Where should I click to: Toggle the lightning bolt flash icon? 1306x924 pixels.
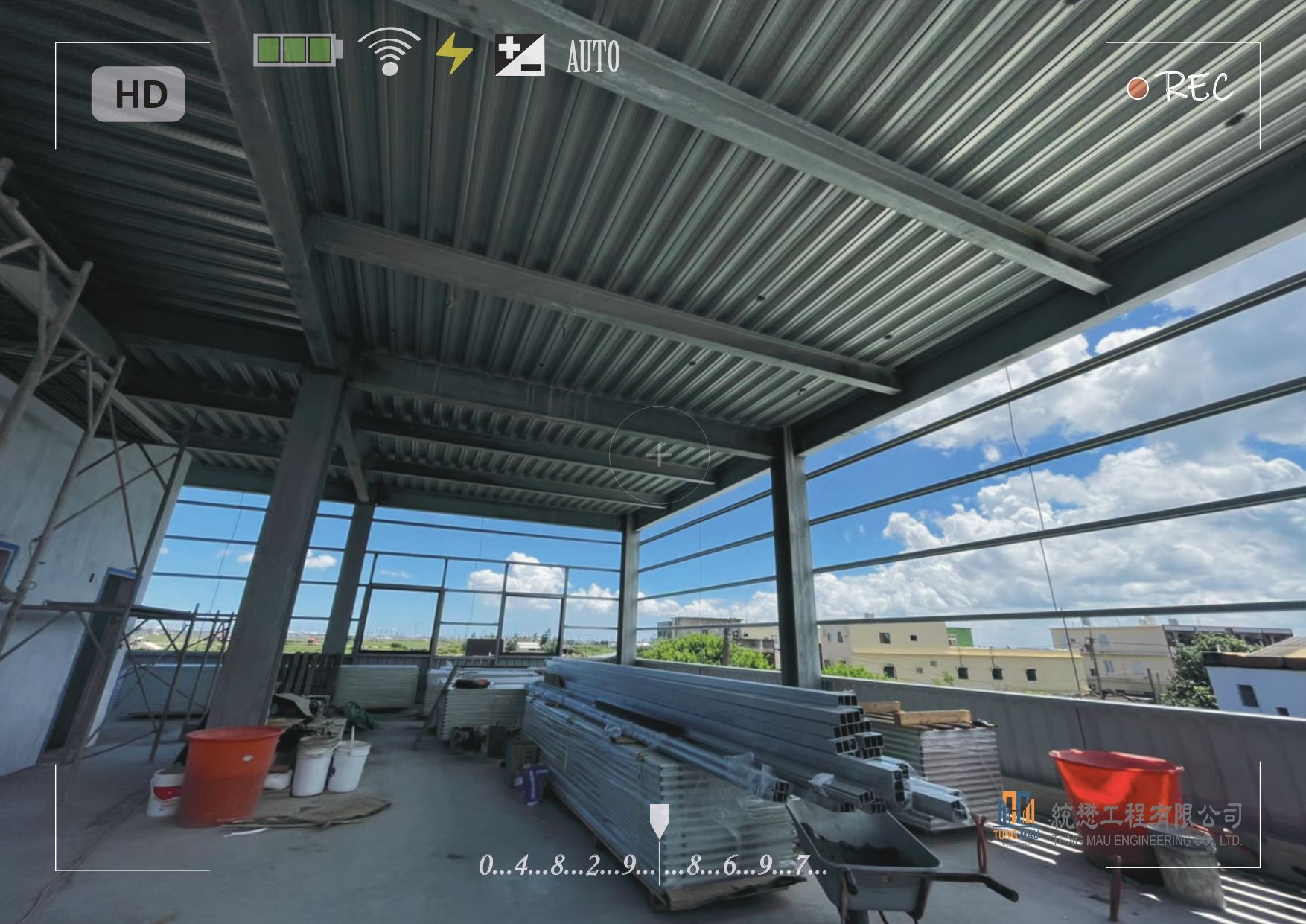coord(453,54)
